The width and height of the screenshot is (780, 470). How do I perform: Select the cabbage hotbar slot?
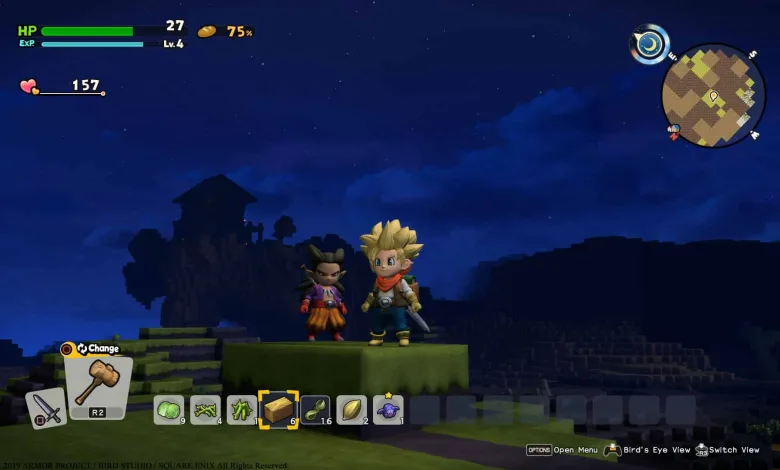point(168,409)
